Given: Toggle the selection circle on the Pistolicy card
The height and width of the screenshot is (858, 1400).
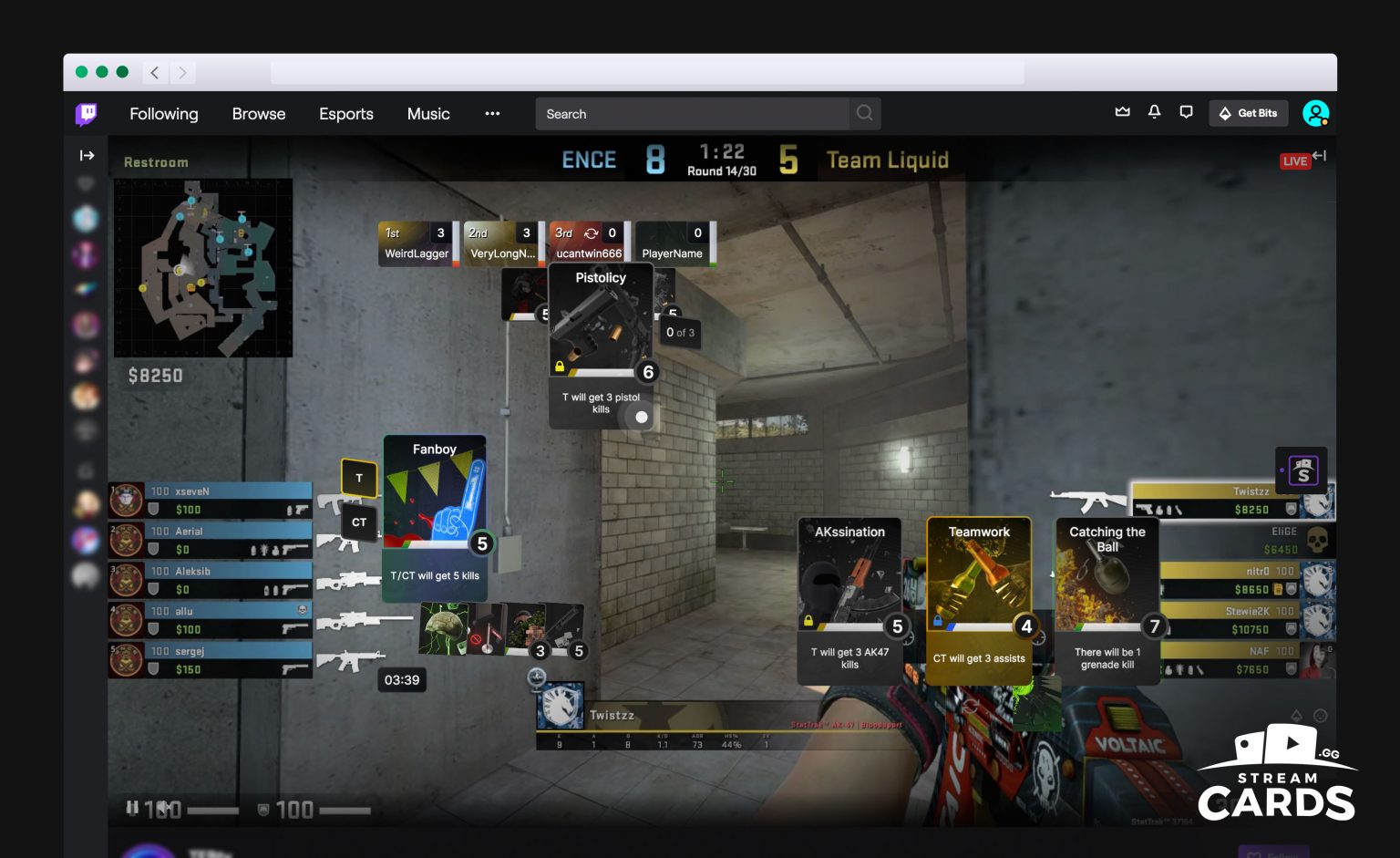Looking at the screenshot, I should click(641, 417).
